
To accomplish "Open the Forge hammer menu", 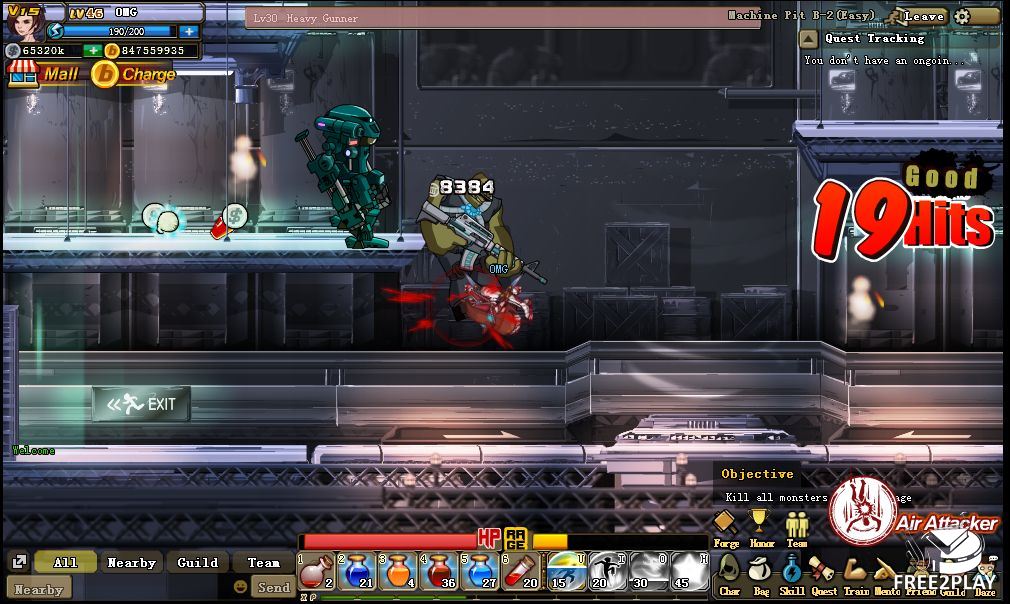I will pyautogui.click(x=725, y=524).
